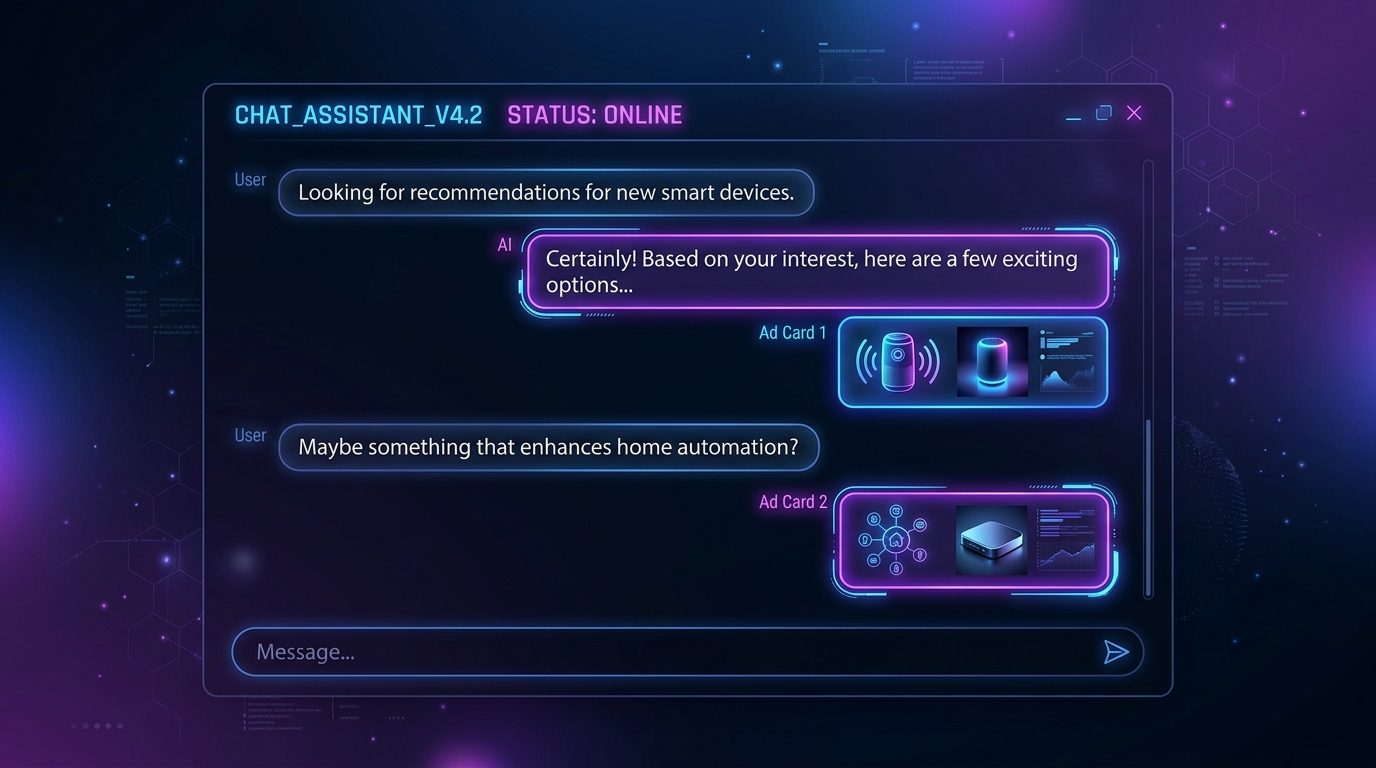Send the message with the arrow button
The width and height of the screenshot is (1376, 768).
pos(1116,652)
